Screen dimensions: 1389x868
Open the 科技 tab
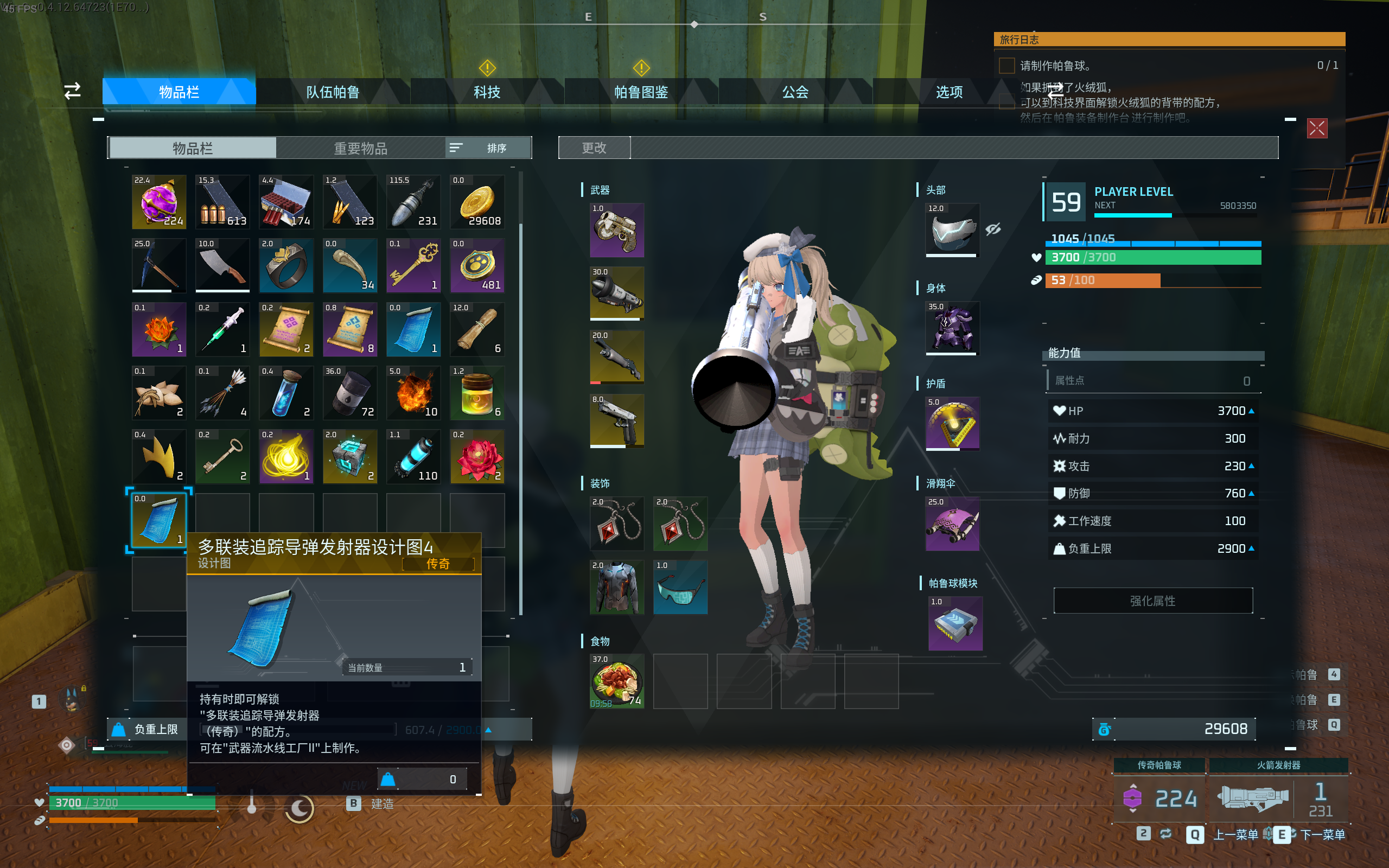pos(487,92)
